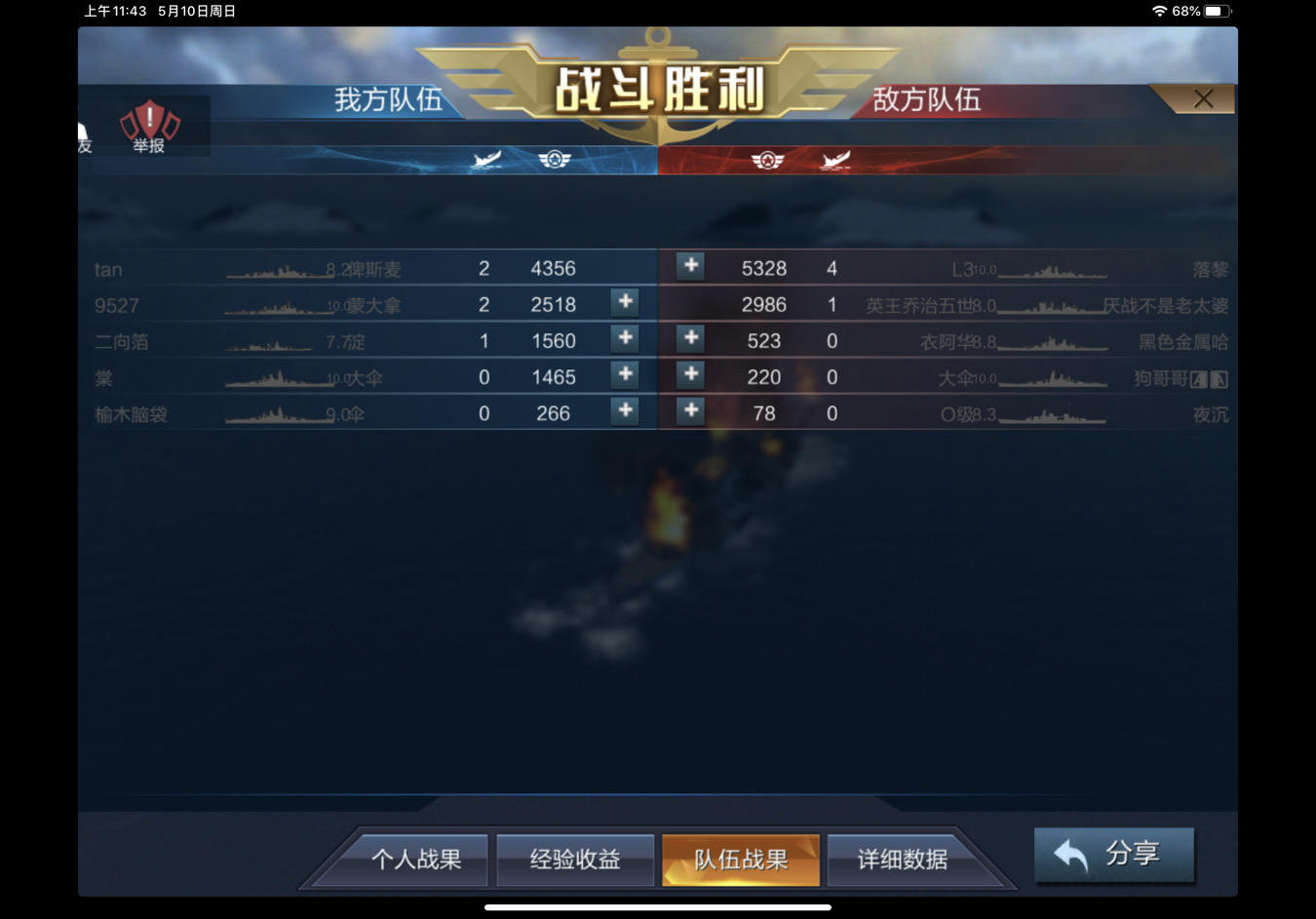Add player 9527 as friend via plus icon
This screenshot has height=919, width=1316.
tap(624, 303)
